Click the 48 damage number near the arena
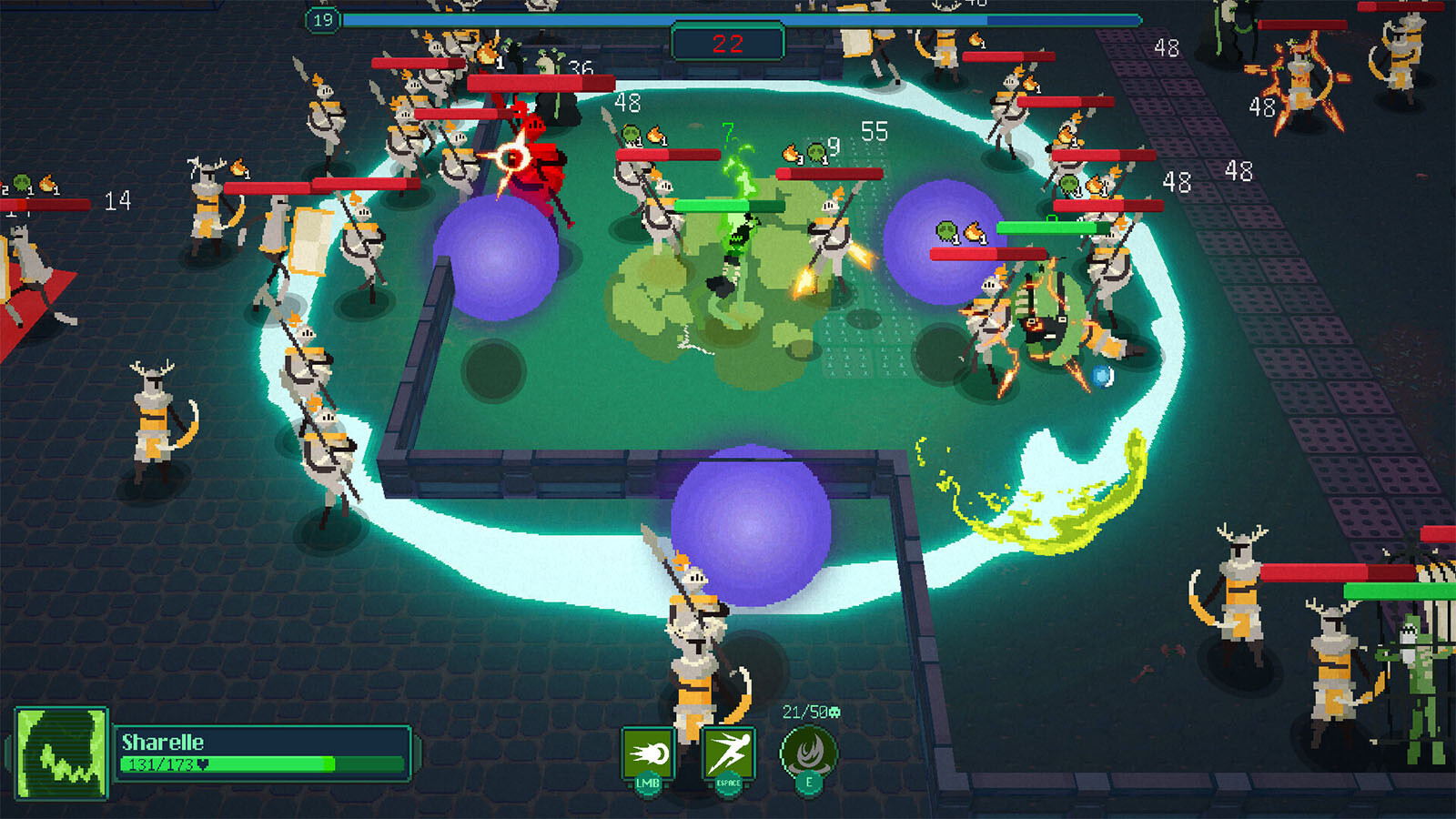Image resolution: width=1456 pixels, height=819 pixels. 626,104
